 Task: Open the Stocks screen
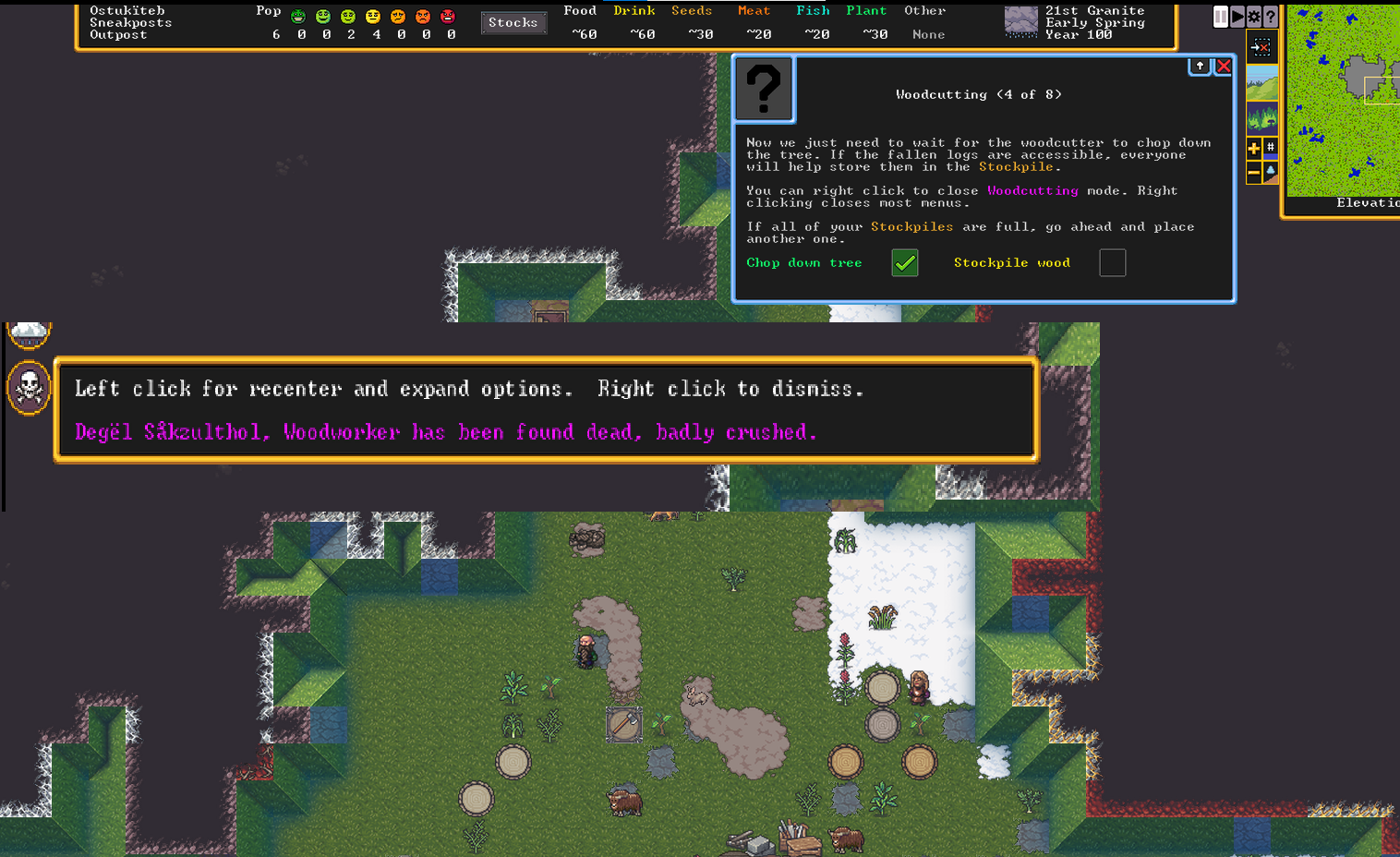tap(513, 23)
